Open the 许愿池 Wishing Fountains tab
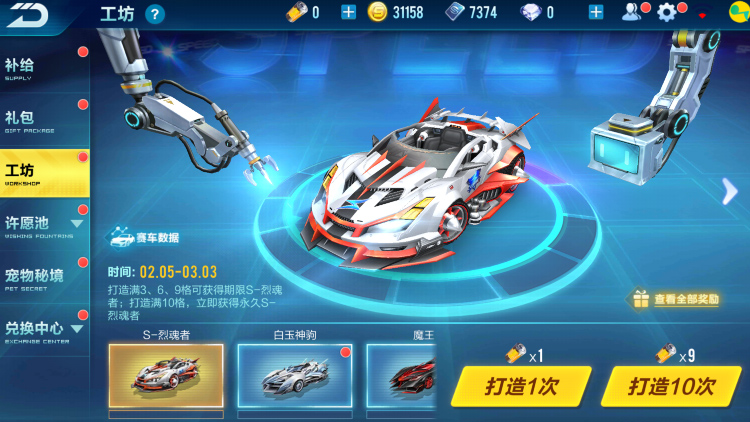 [x=40, y=224]
